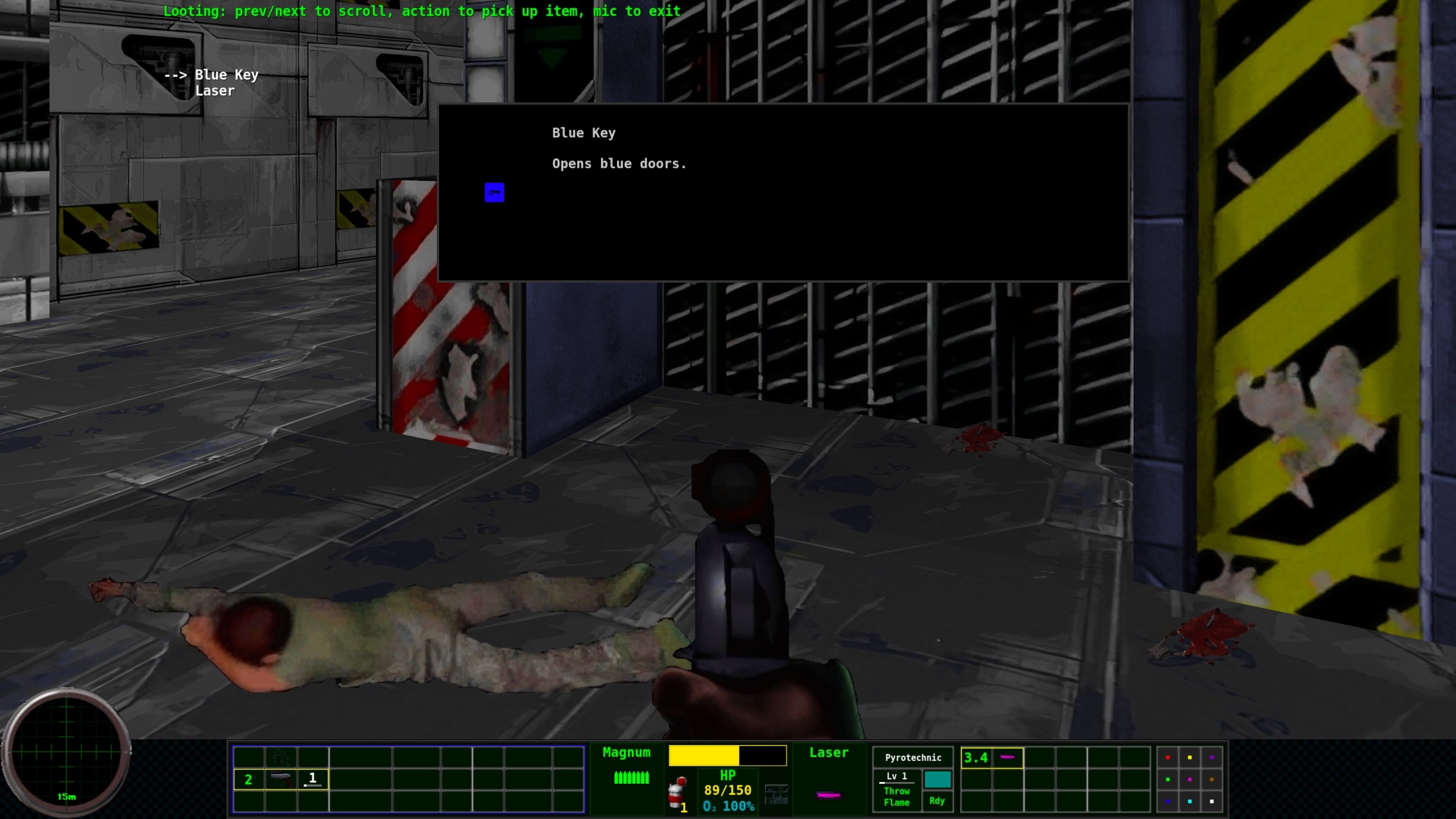The height and width of the screenshot is (819, 1456).
Task: Select the Laser entry in the loot list
Action: click(215, 90)
